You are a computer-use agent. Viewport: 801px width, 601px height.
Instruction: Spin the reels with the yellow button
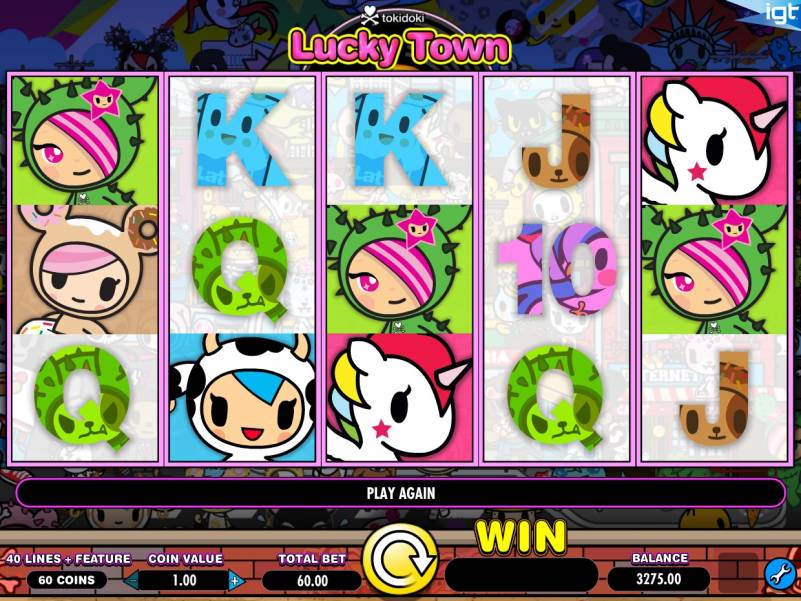pos(399,559)
